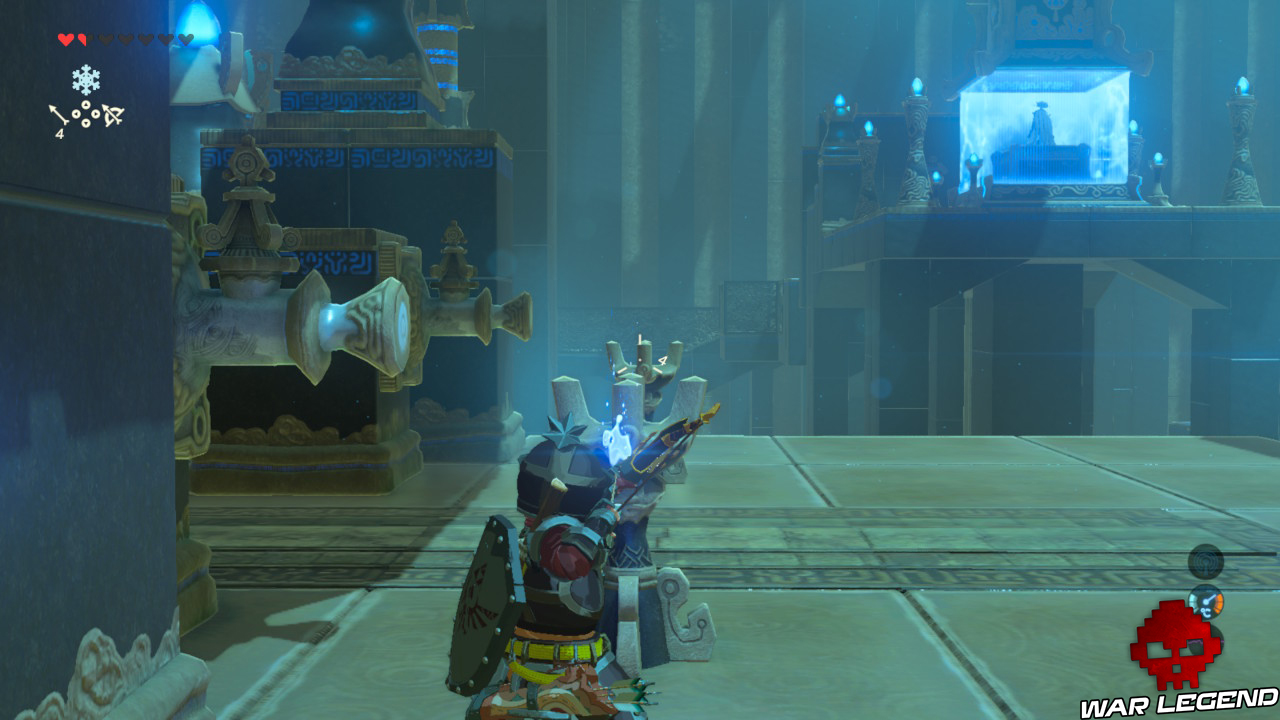Select the last empty heart container
Image resolution: width=1280 pixels, height=720 pixels.
click(x=186, y=38)
